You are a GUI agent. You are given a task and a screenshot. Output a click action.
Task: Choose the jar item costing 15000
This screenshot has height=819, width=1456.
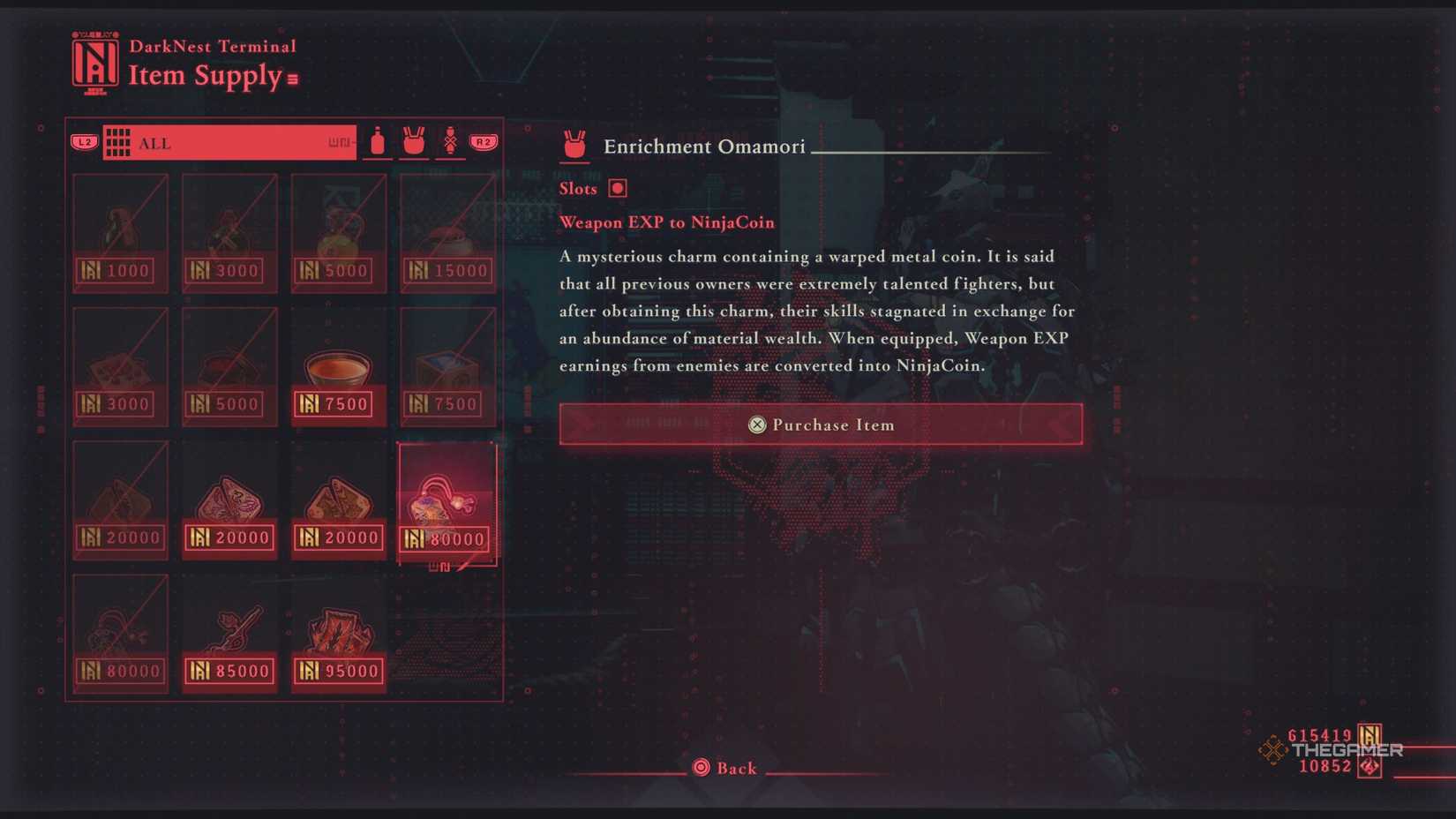pyautogui.click(x=447, y=233)
